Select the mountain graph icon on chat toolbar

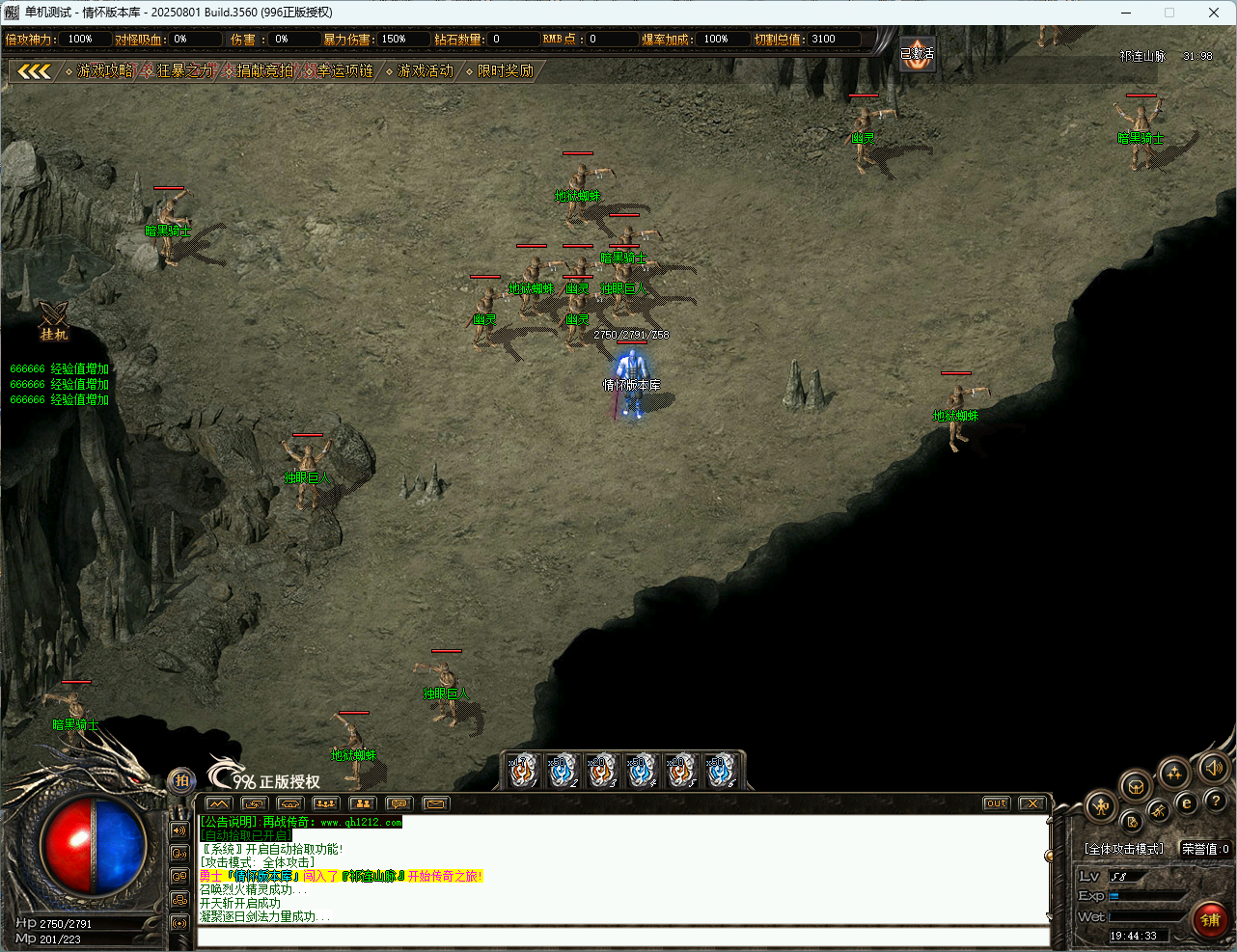pyautogui.click(x=217, y=803)
